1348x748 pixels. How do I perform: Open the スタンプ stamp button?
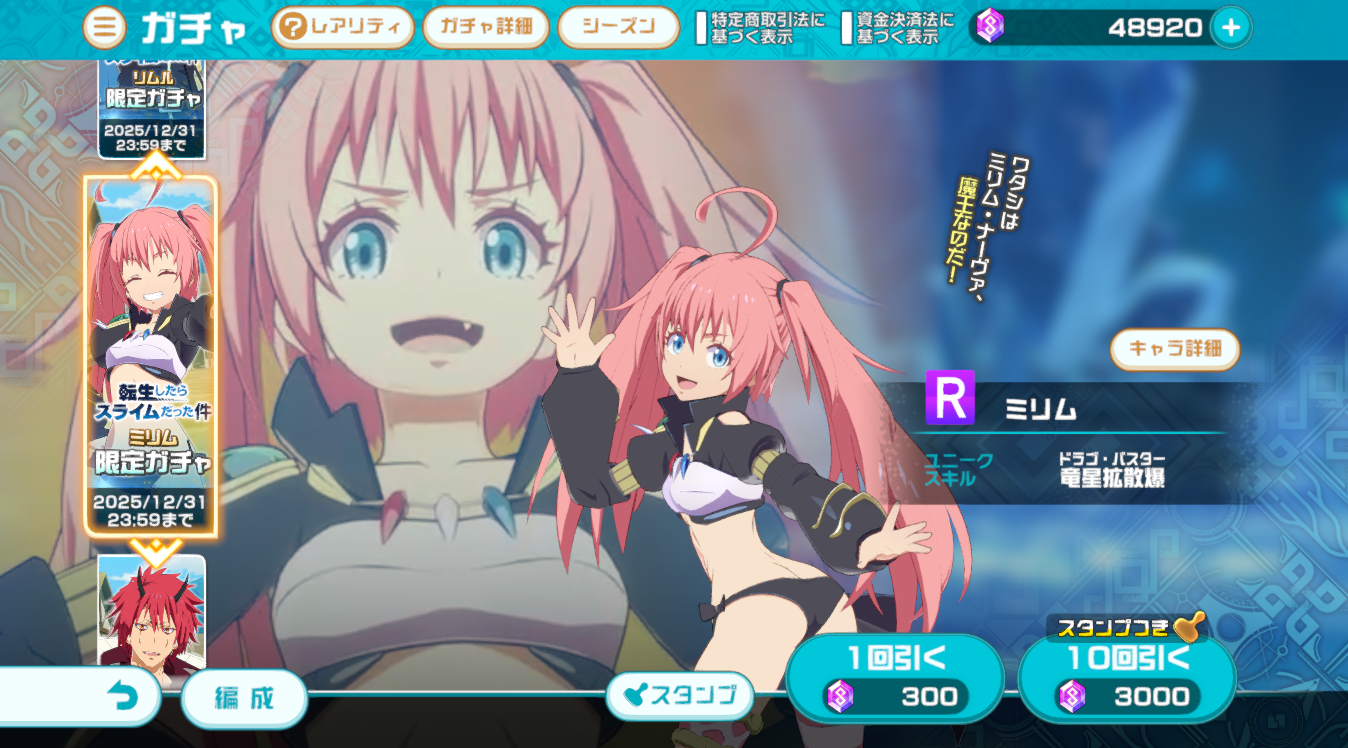pyautogui.click(x=680, y=696)
